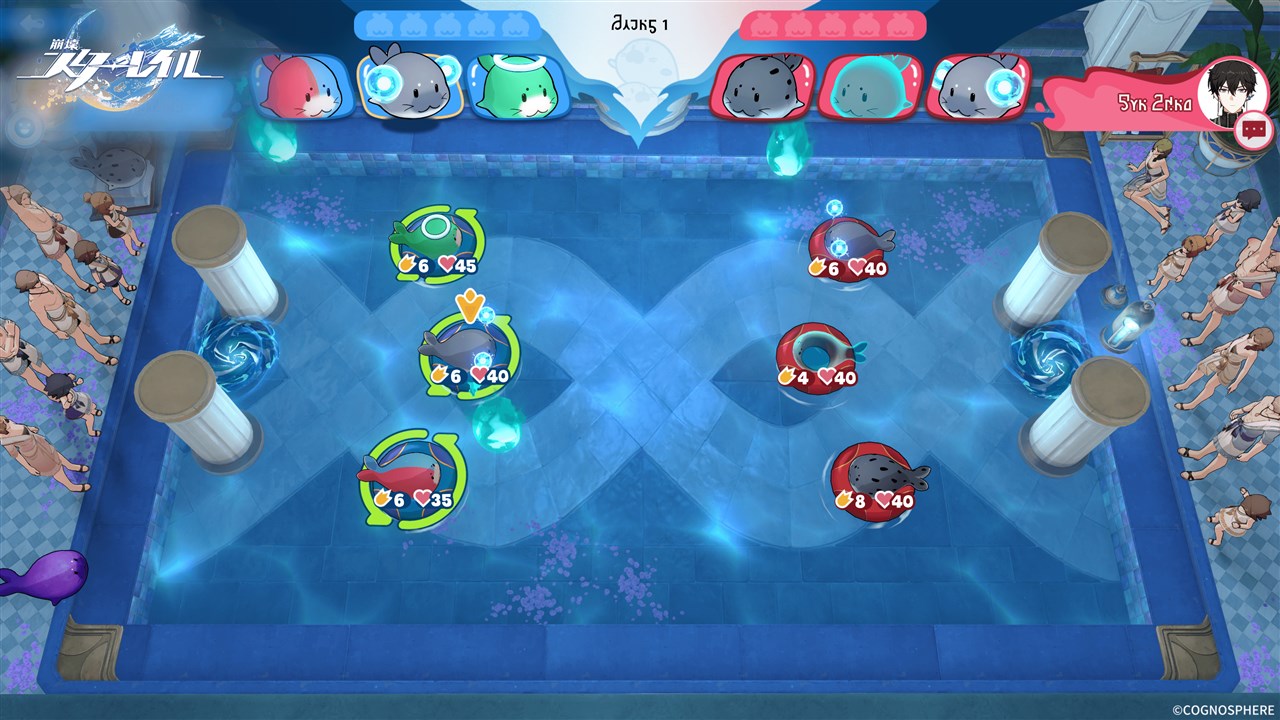Select the teal ghost enemy portrait
The height and width of the screenshot is (720, 1280).
pos(867,87)
